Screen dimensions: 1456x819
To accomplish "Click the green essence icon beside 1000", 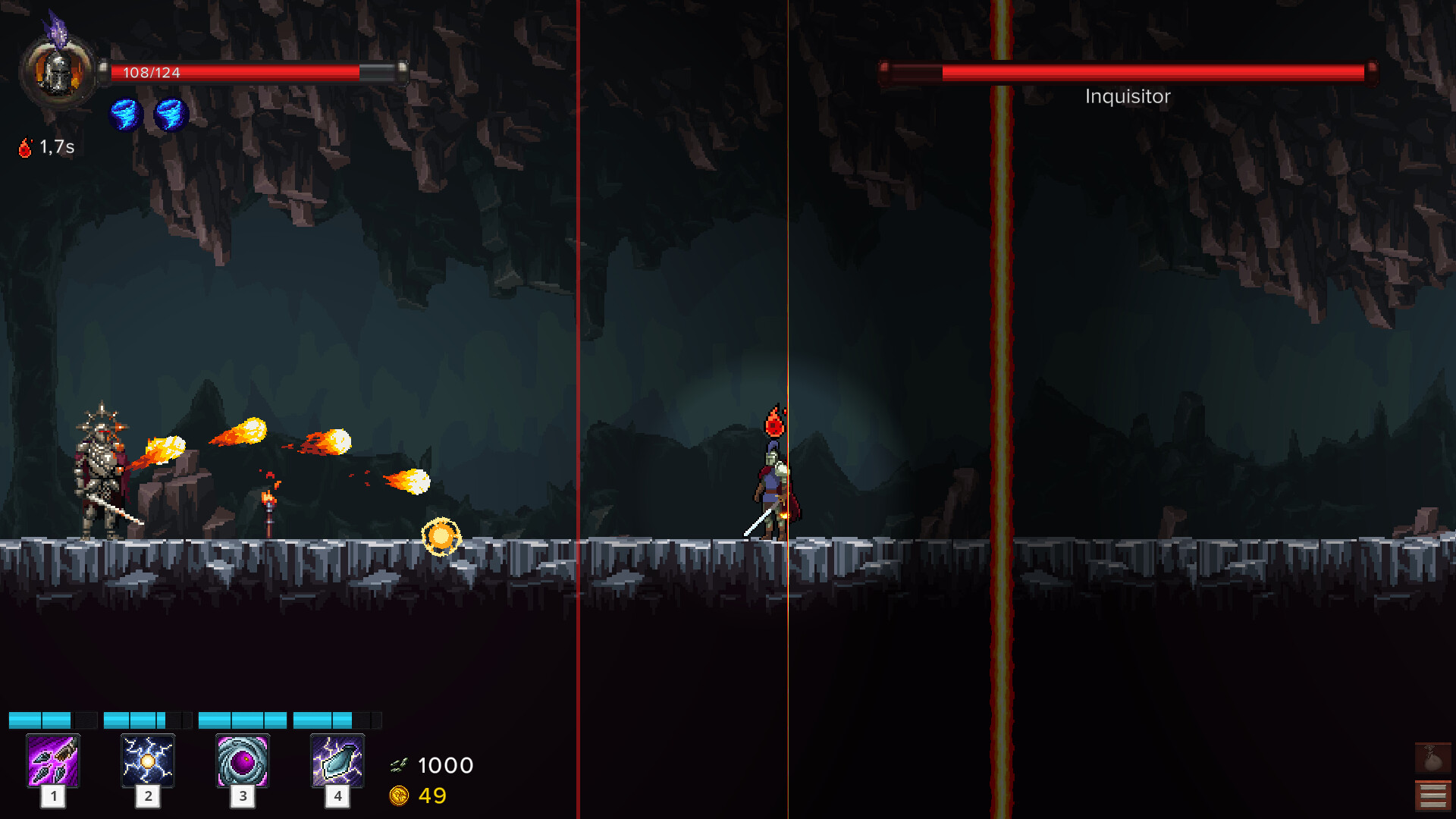I will pyautogui.click(x=401, y=764).
